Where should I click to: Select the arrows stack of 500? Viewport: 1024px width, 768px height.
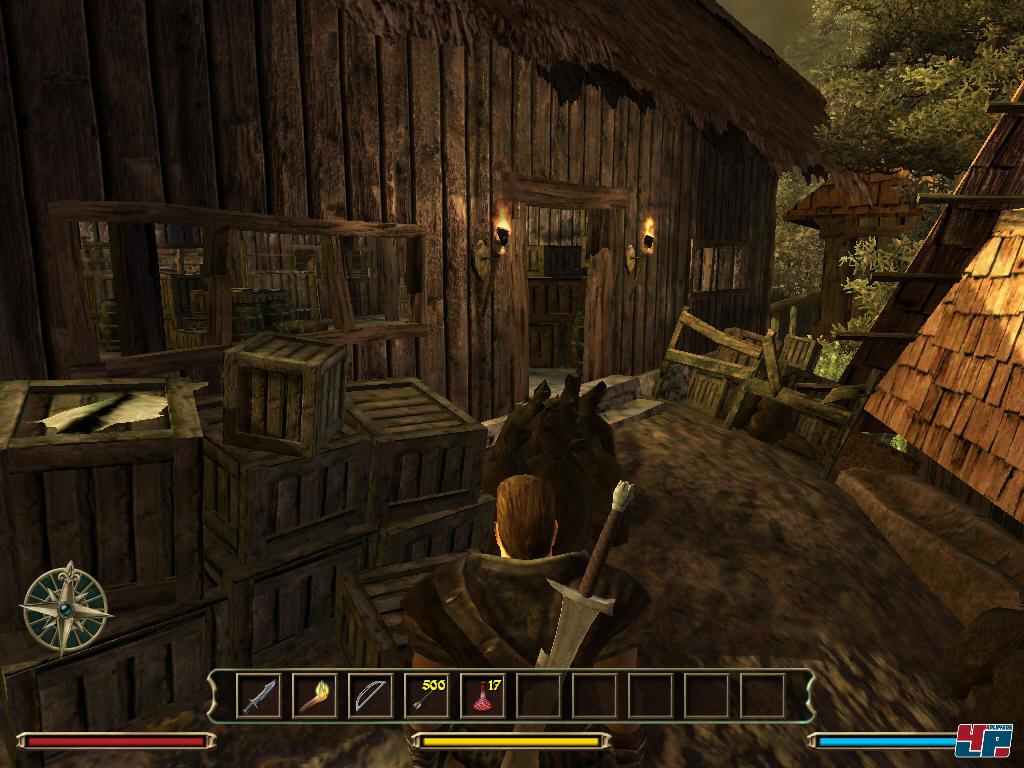426,695
